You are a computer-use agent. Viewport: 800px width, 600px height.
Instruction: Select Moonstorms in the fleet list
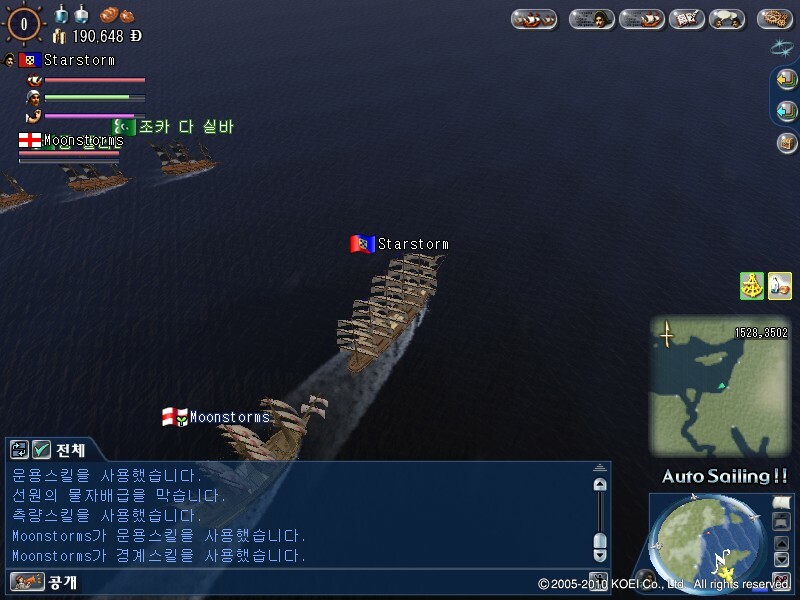pyautogui.click(x=82, y=141)
